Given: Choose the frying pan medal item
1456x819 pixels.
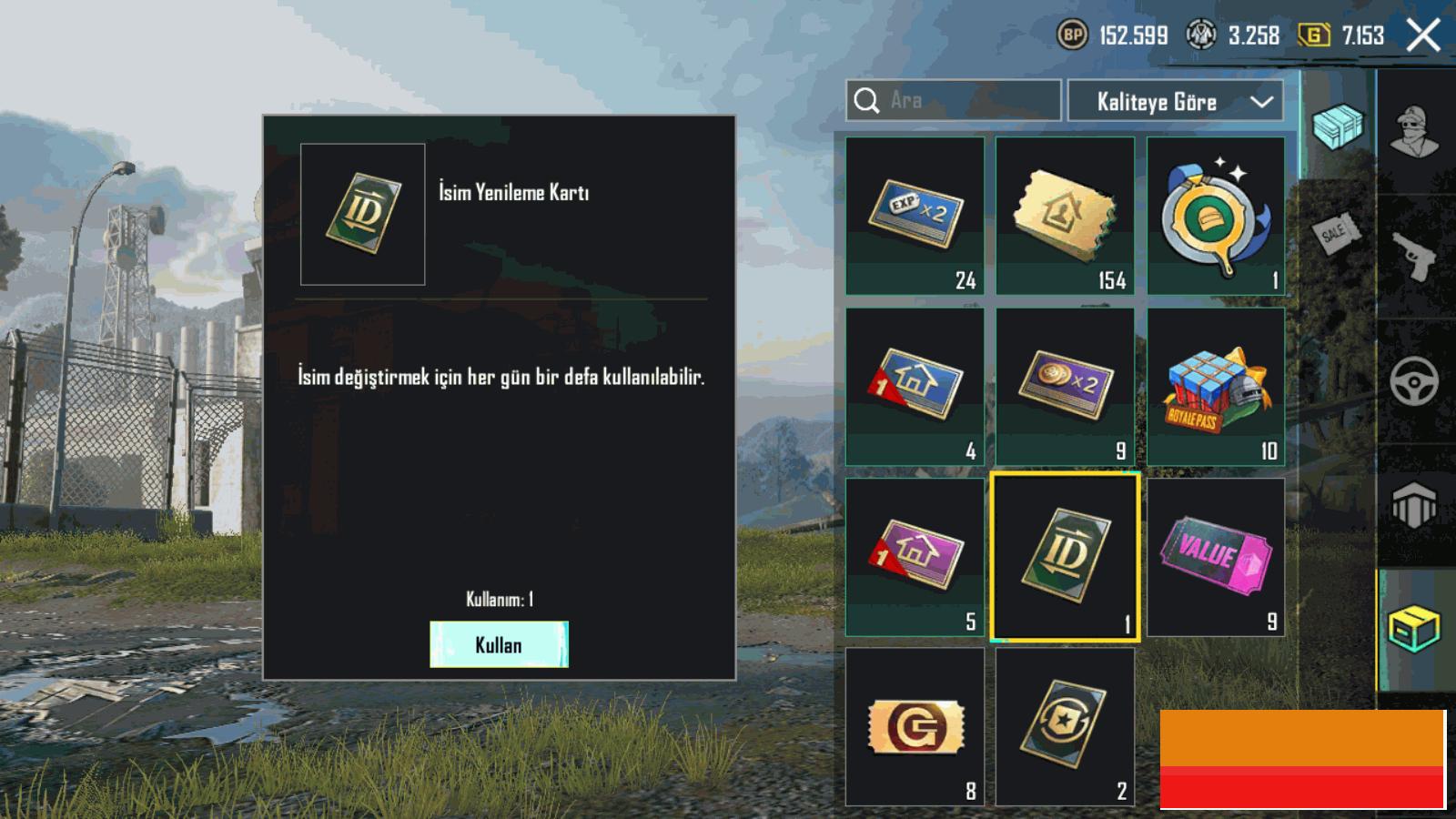Looking at the screenshot, I should [x=1215, y=216].
